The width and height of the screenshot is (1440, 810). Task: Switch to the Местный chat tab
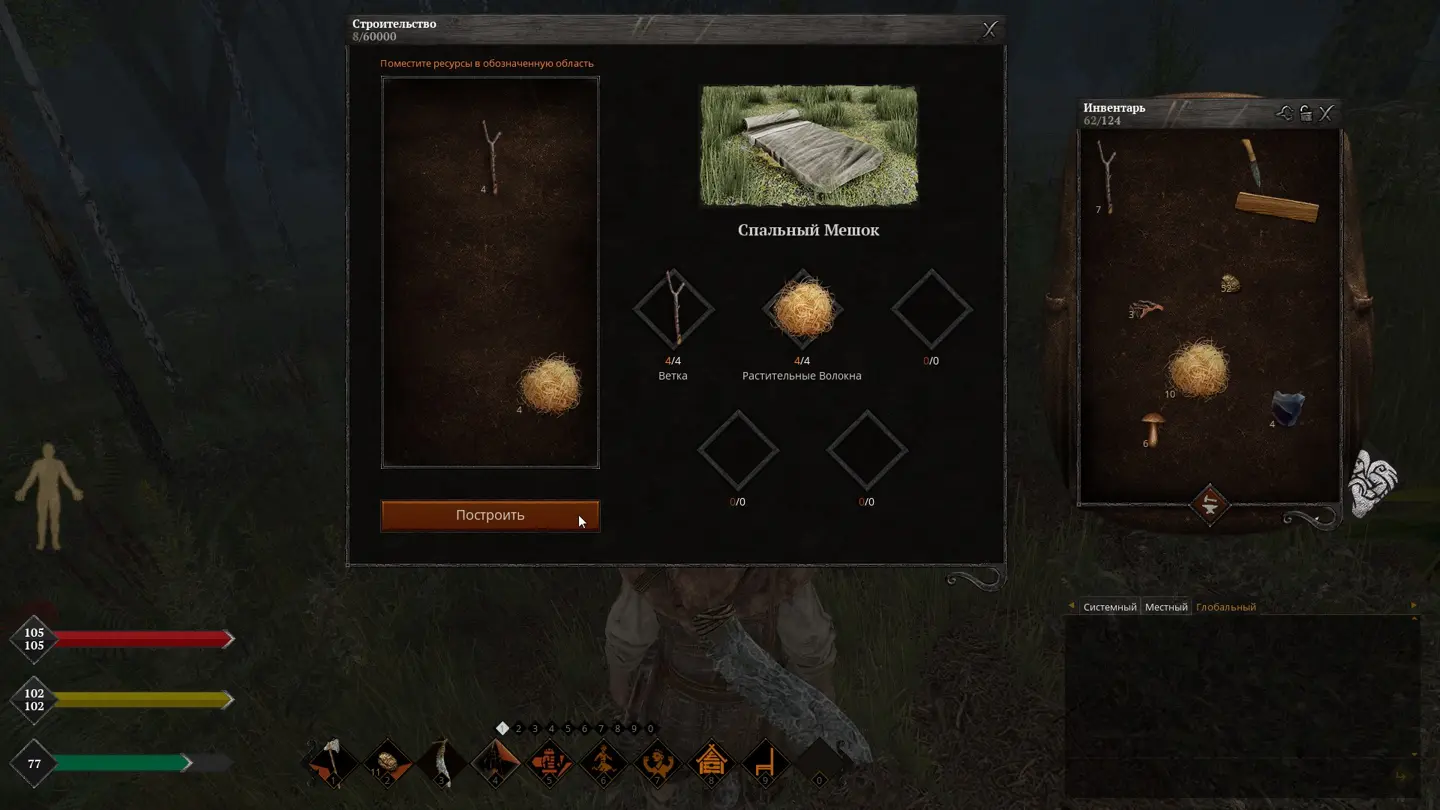[x=1166, y=607]
